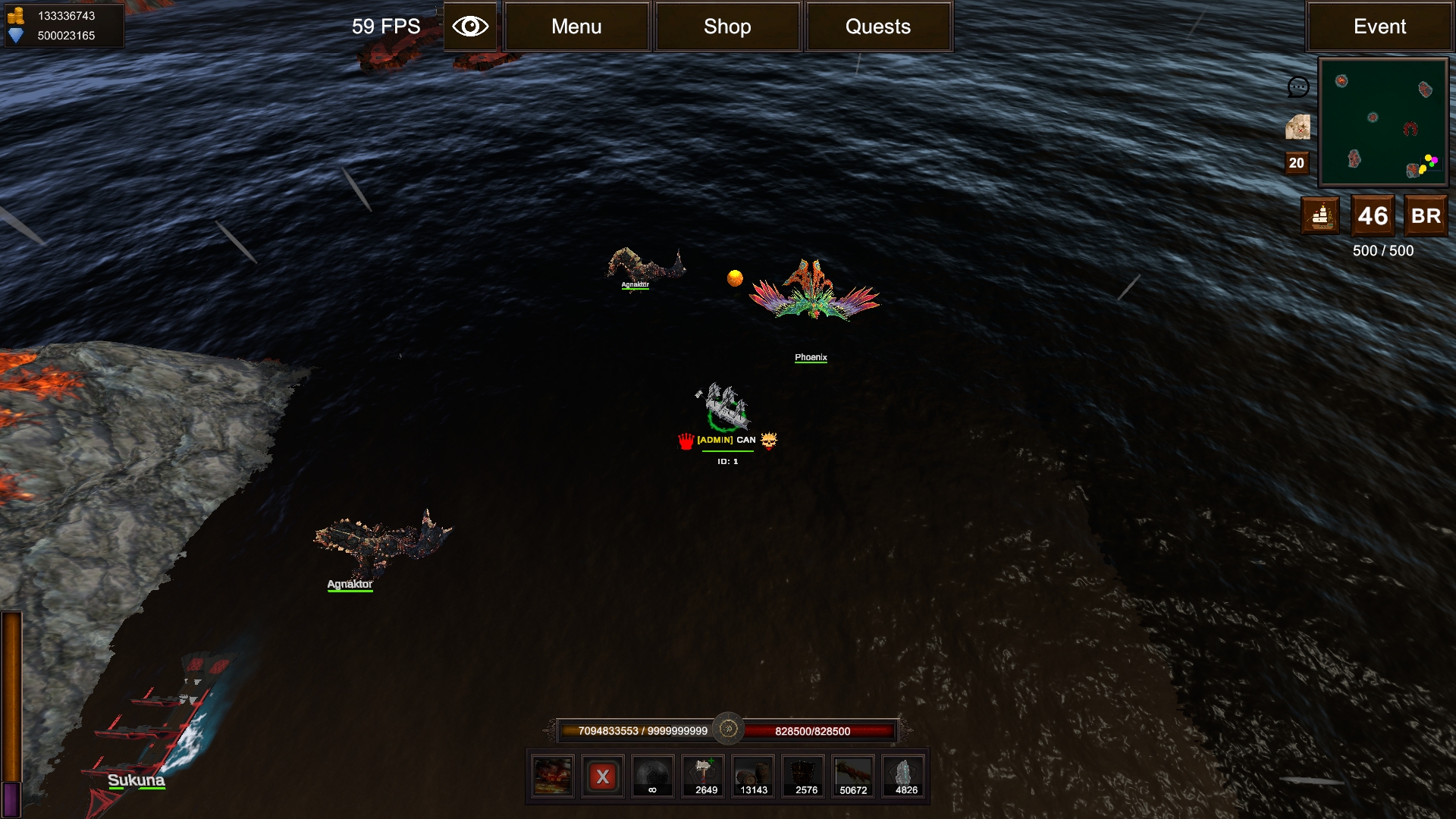Select the red X hotbar slot
This screenshot has height=819, width=1456.
603,777
